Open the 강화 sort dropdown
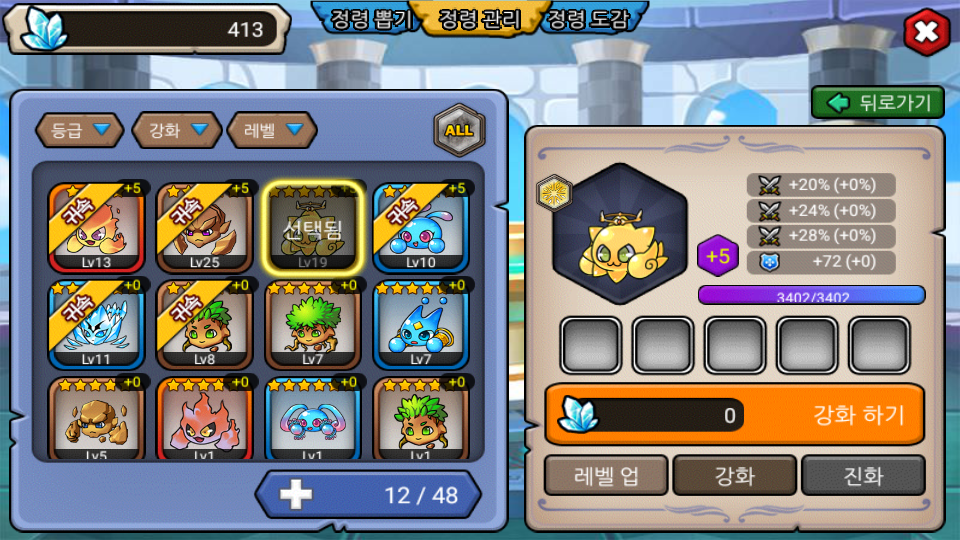The image size is (960, 540). 176,130
